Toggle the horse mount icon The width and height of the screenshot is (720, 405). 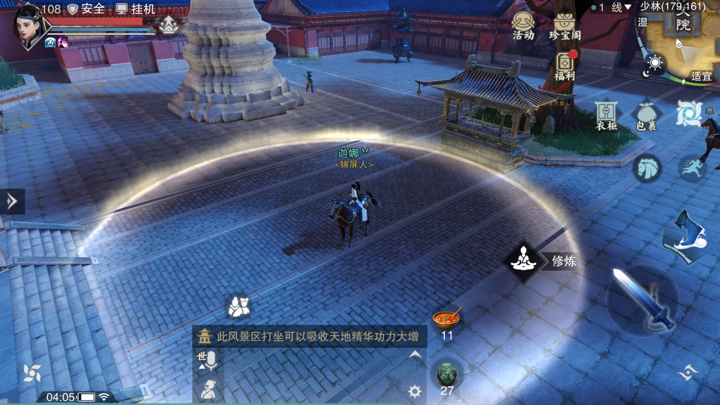pos(648,167)
